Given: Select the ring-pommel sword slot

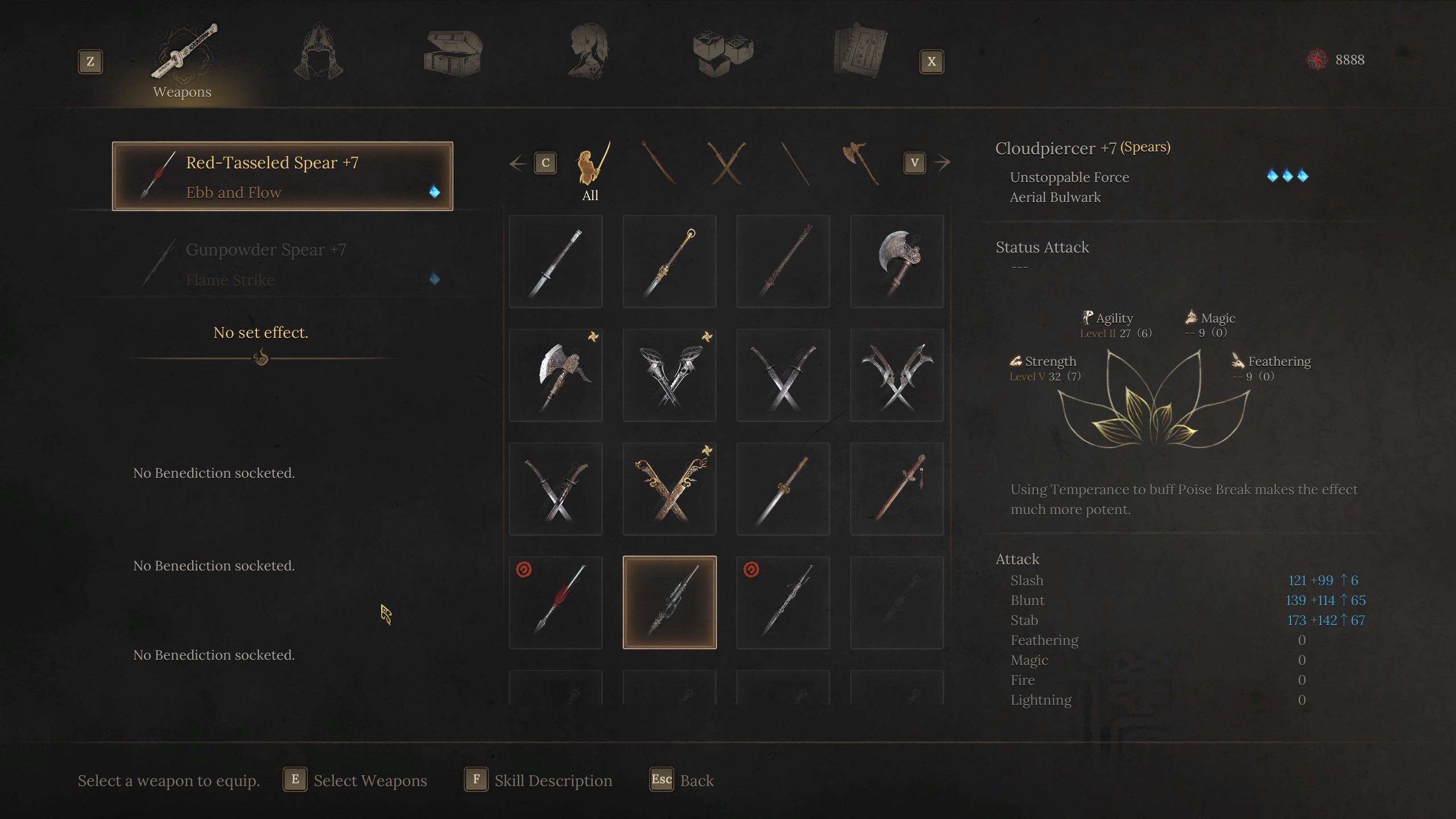Looking at the screenshot, I should click(x=669, y=262).
